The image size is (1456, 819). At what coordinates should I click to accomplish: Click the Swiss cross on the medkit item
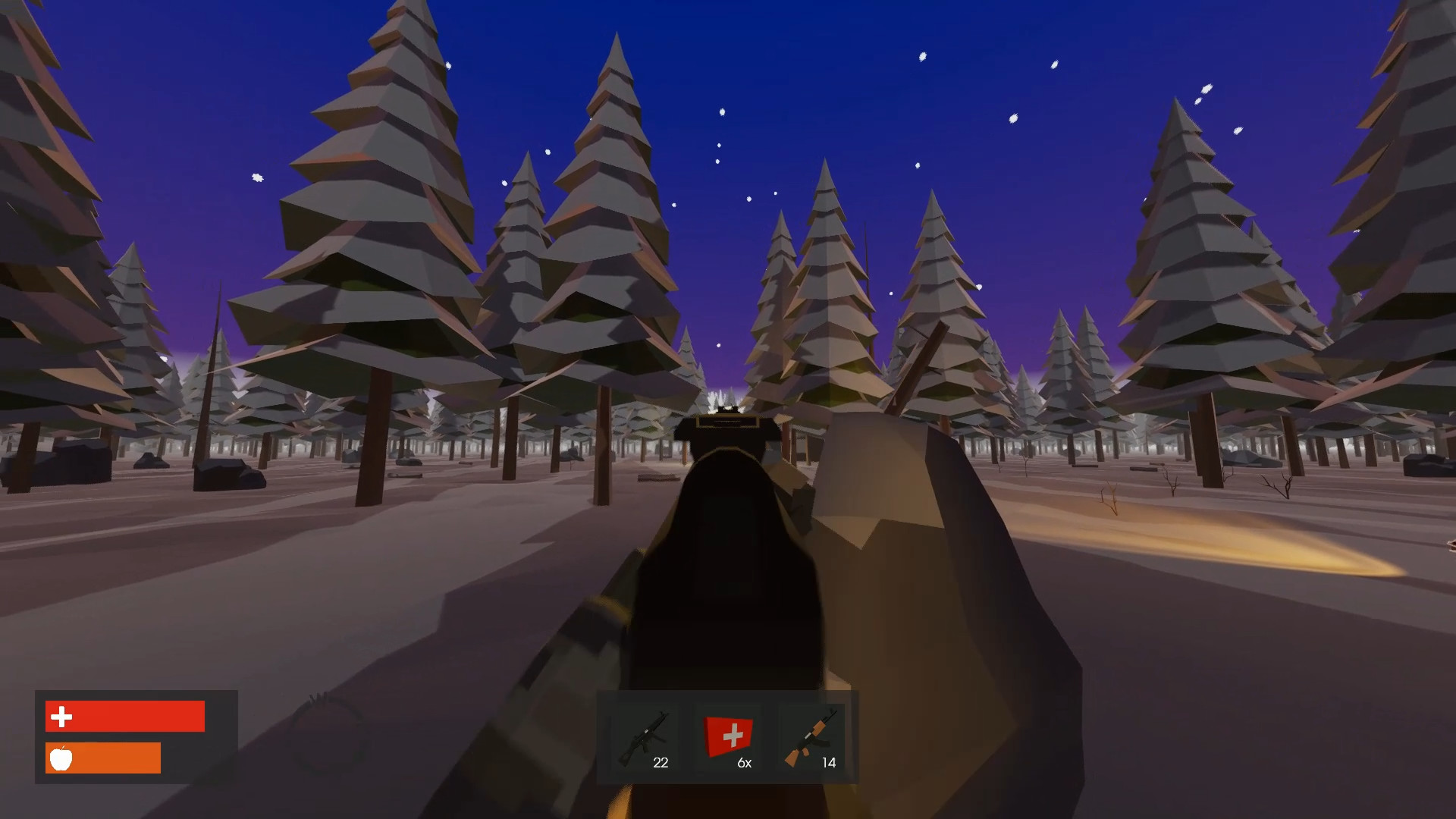point(731,734)
